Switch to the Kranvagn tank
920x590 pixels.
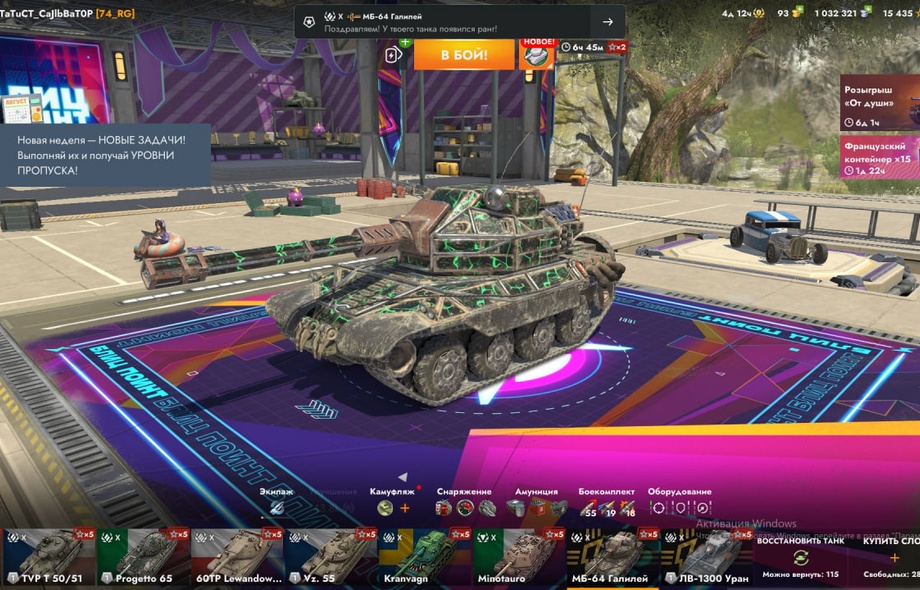pyautogui.click(x=424, y=558)
